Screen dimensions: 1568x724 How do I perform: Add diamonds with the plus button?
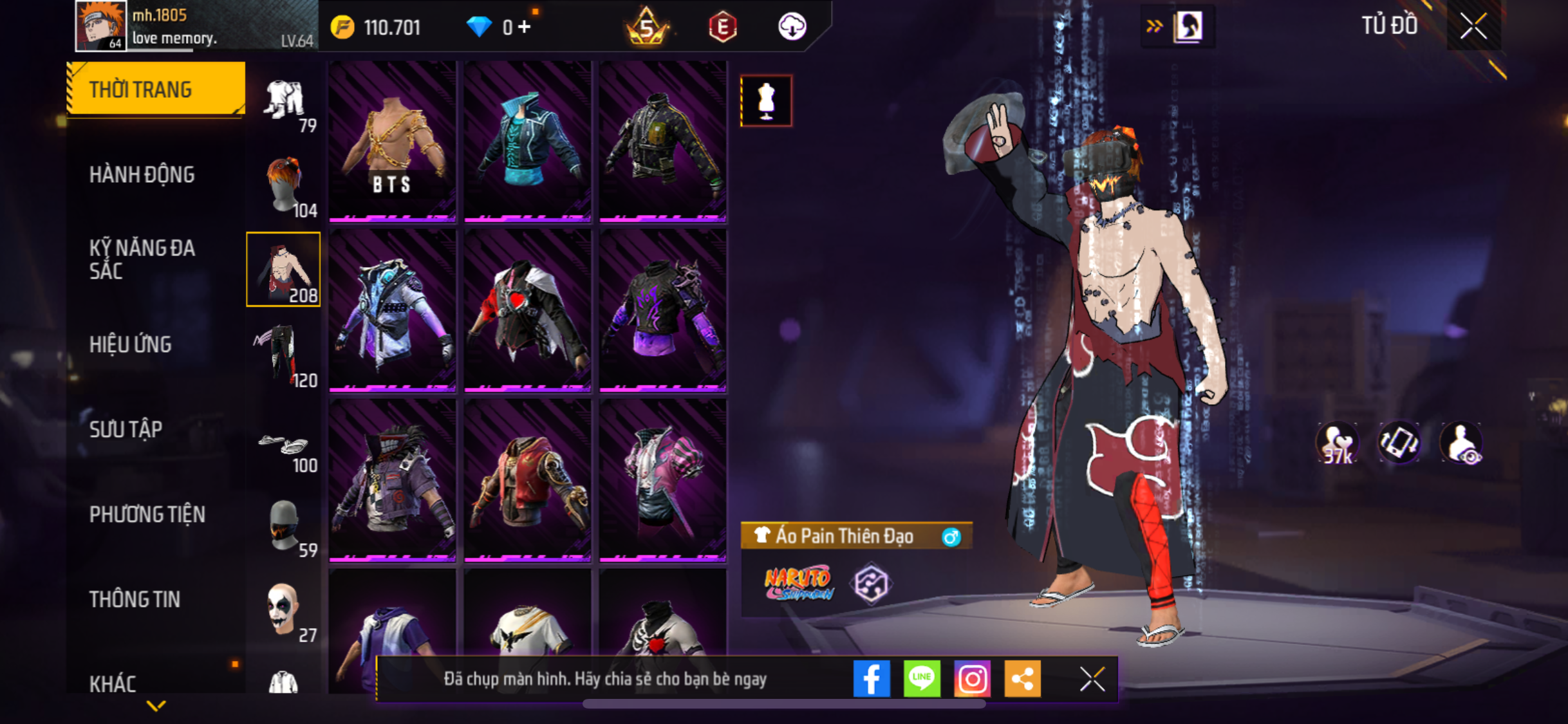pos(525,27)
